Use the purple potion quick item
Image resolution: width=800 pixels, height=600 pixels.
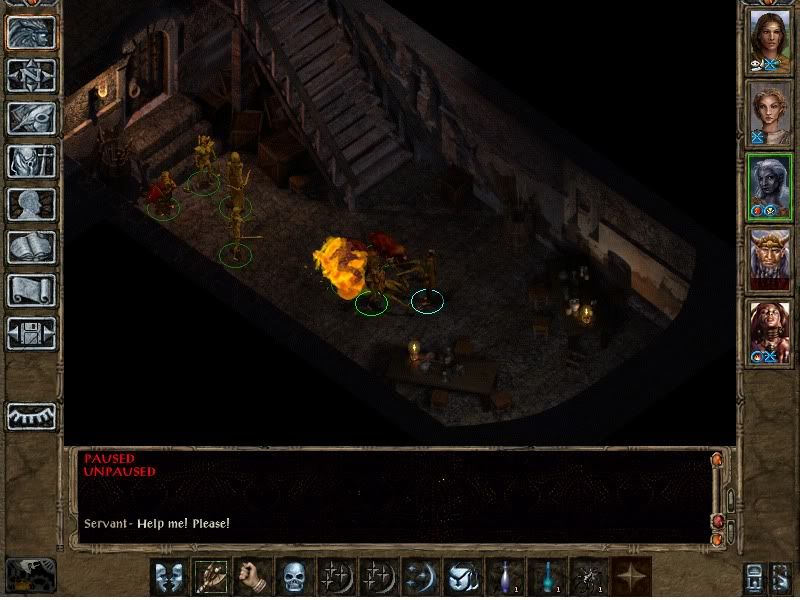pyautogui.click(x=503, y=577)
